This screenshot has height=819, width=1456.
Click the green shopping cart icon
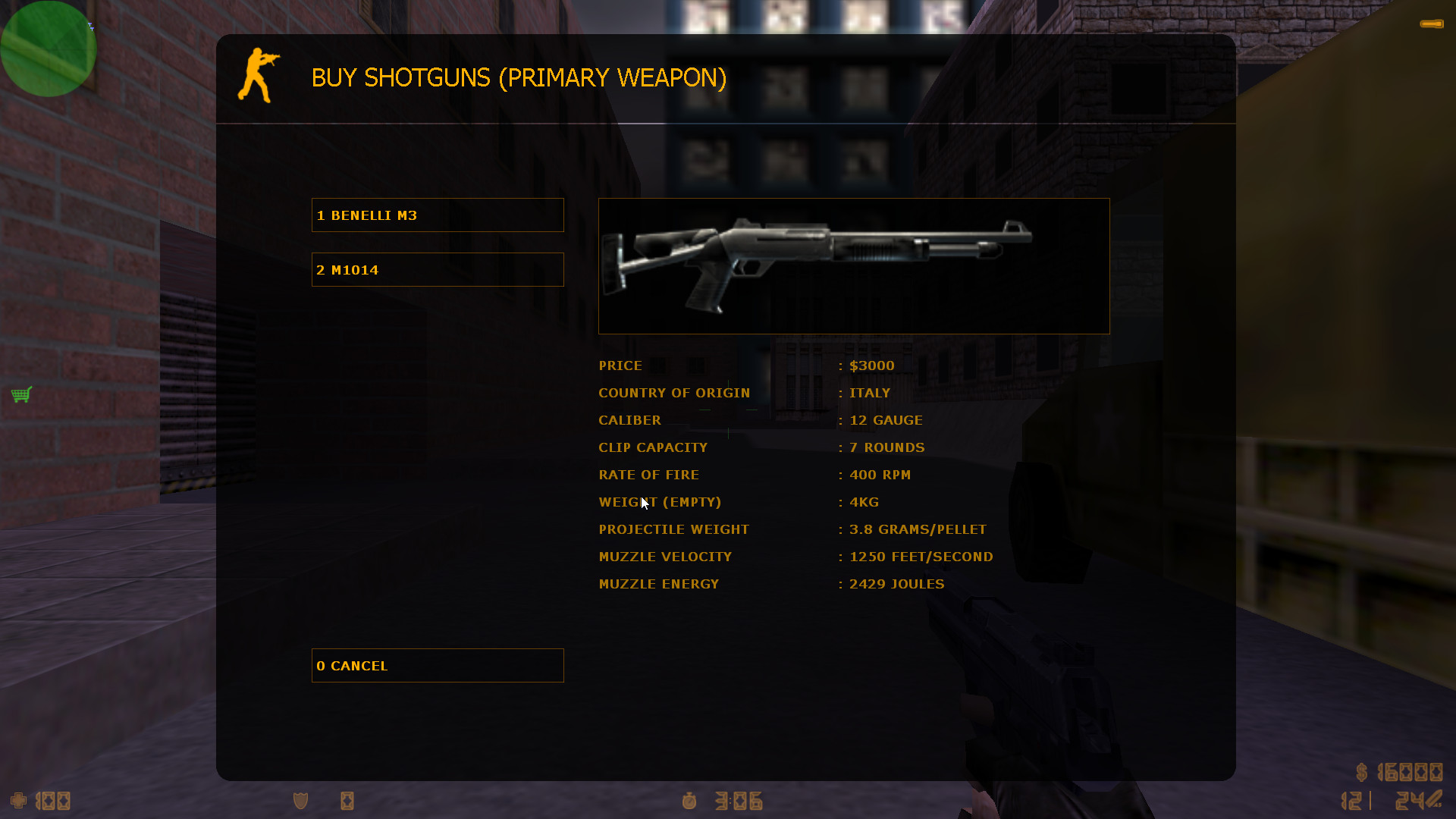[22, 394]
